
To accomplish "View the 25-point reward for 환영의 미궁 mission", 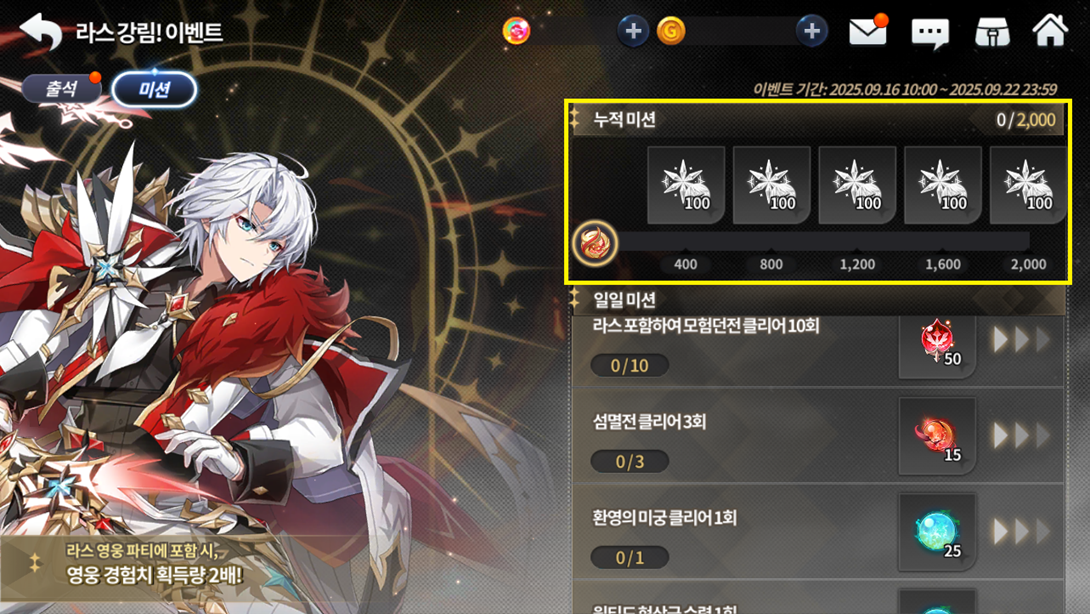I will pos(937,532).
